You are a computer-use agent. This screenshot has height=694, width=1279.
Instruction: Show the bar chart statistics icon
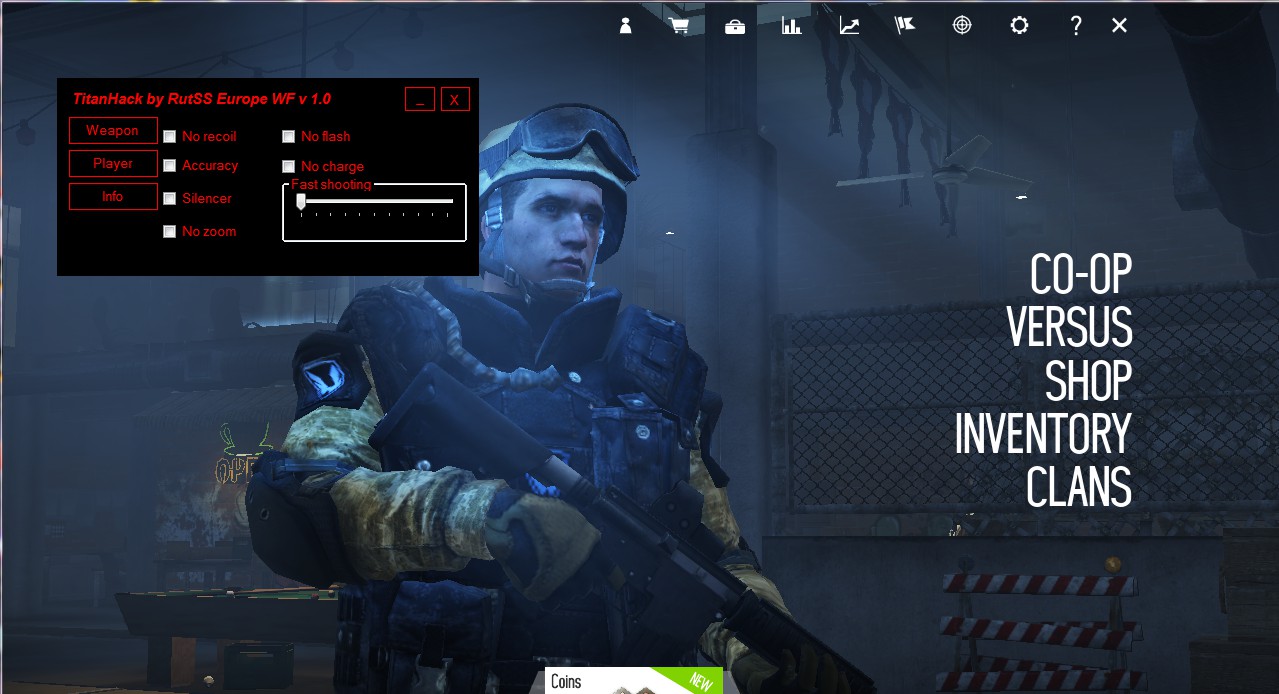tap(792, 26)
